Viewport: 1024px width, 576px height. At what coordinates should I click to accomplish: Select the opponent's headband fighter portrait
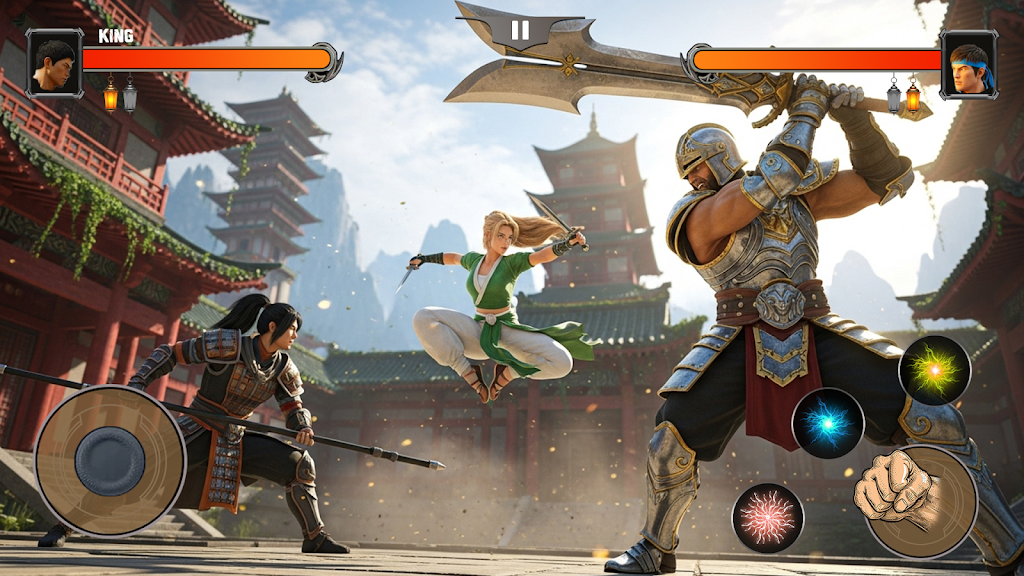coord(968,63)
